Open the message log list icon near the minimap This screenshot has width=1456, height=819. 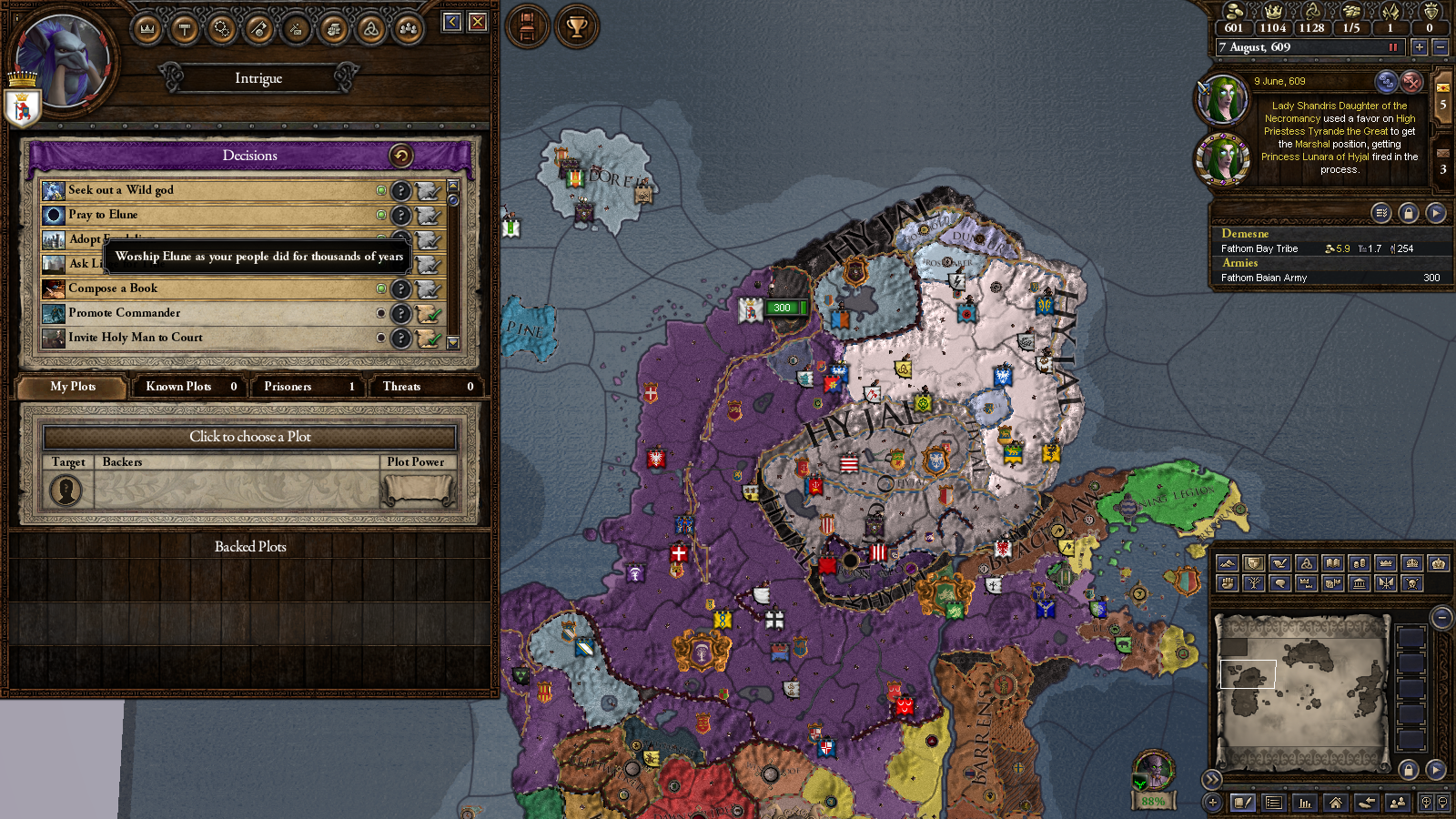[1274, 804]
